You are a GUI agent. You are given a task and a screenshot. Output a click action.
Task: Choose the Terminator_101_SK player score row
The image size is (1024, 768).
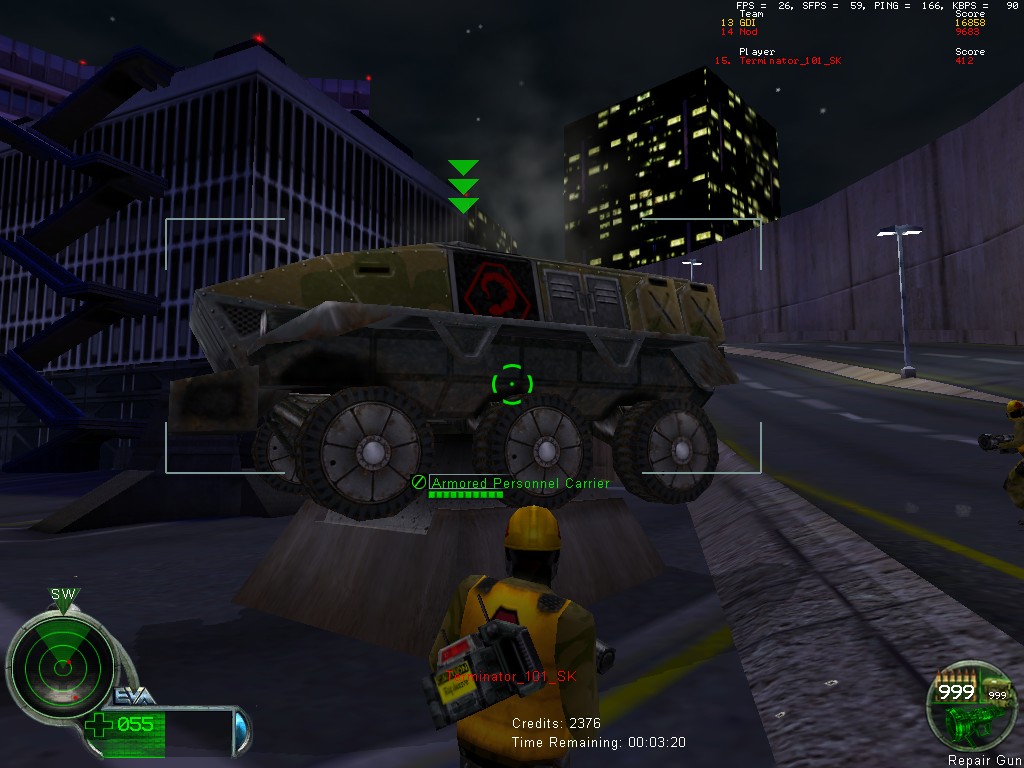pos(842,61)
